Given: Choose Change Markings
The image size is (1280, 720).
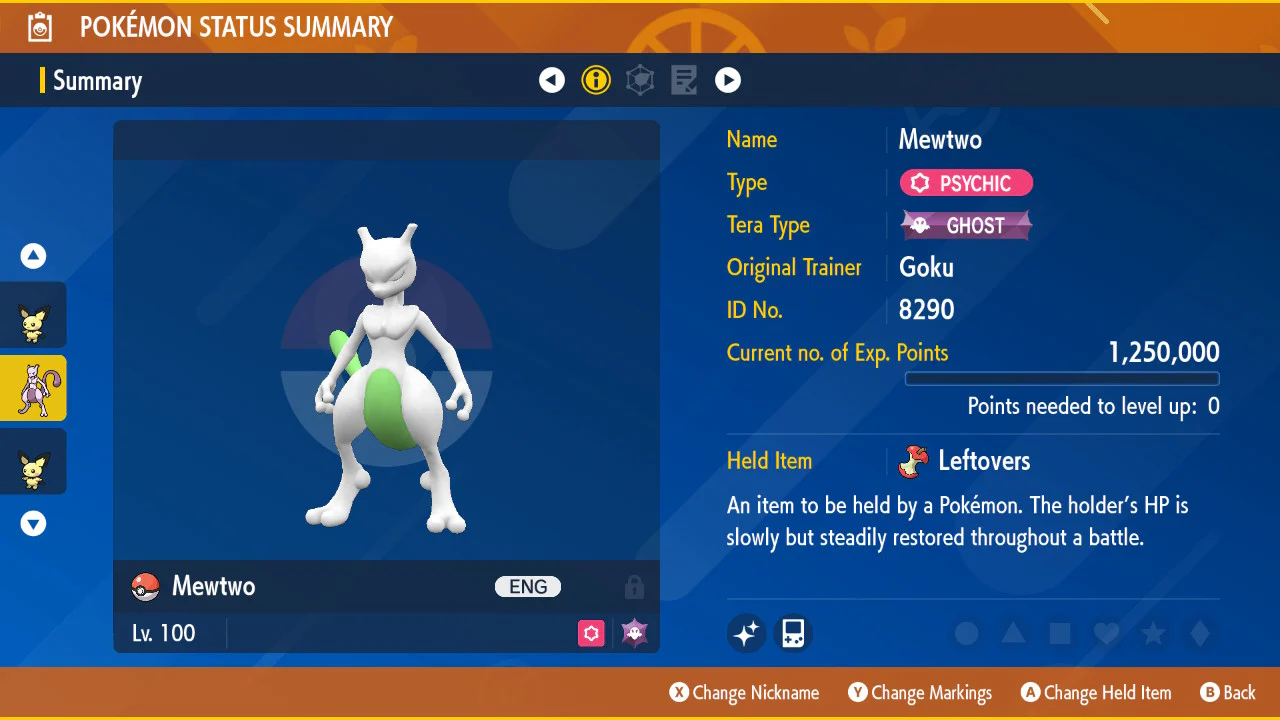Looking at the screenshot, I should [x=920, y=693].
